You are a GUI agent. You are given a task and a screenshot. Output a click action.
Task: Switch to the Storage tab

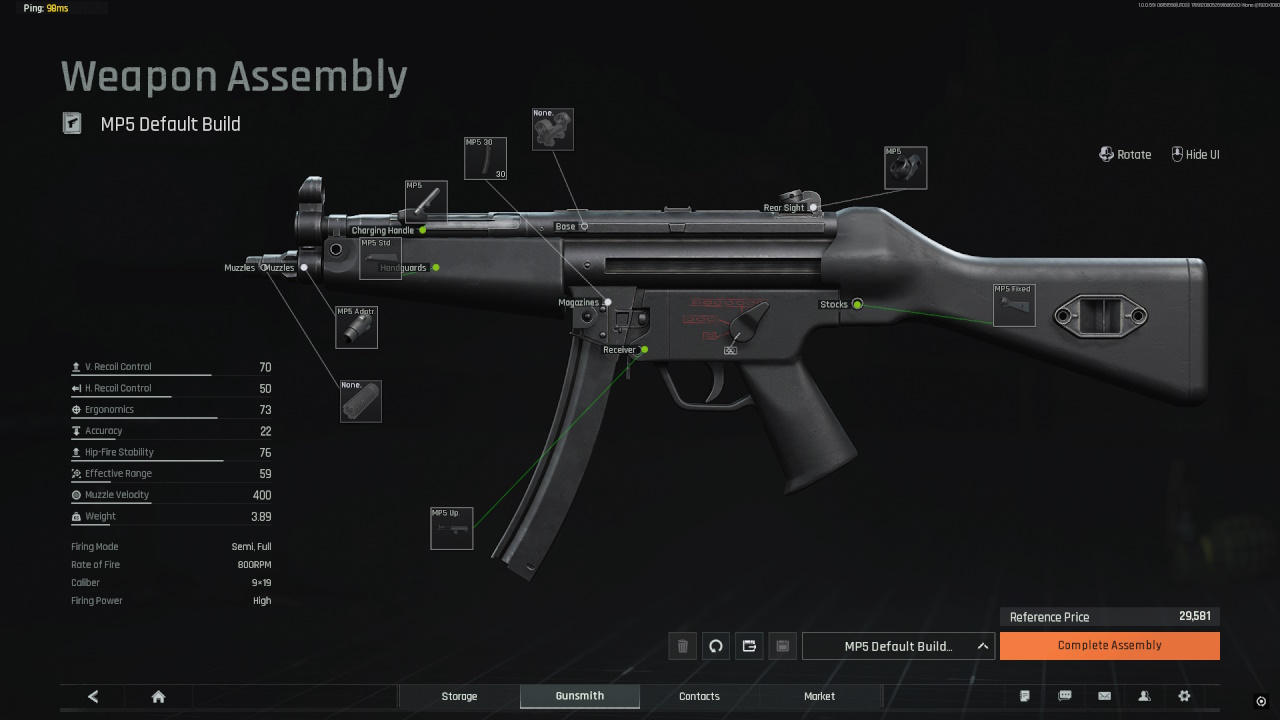pos(459,696)
